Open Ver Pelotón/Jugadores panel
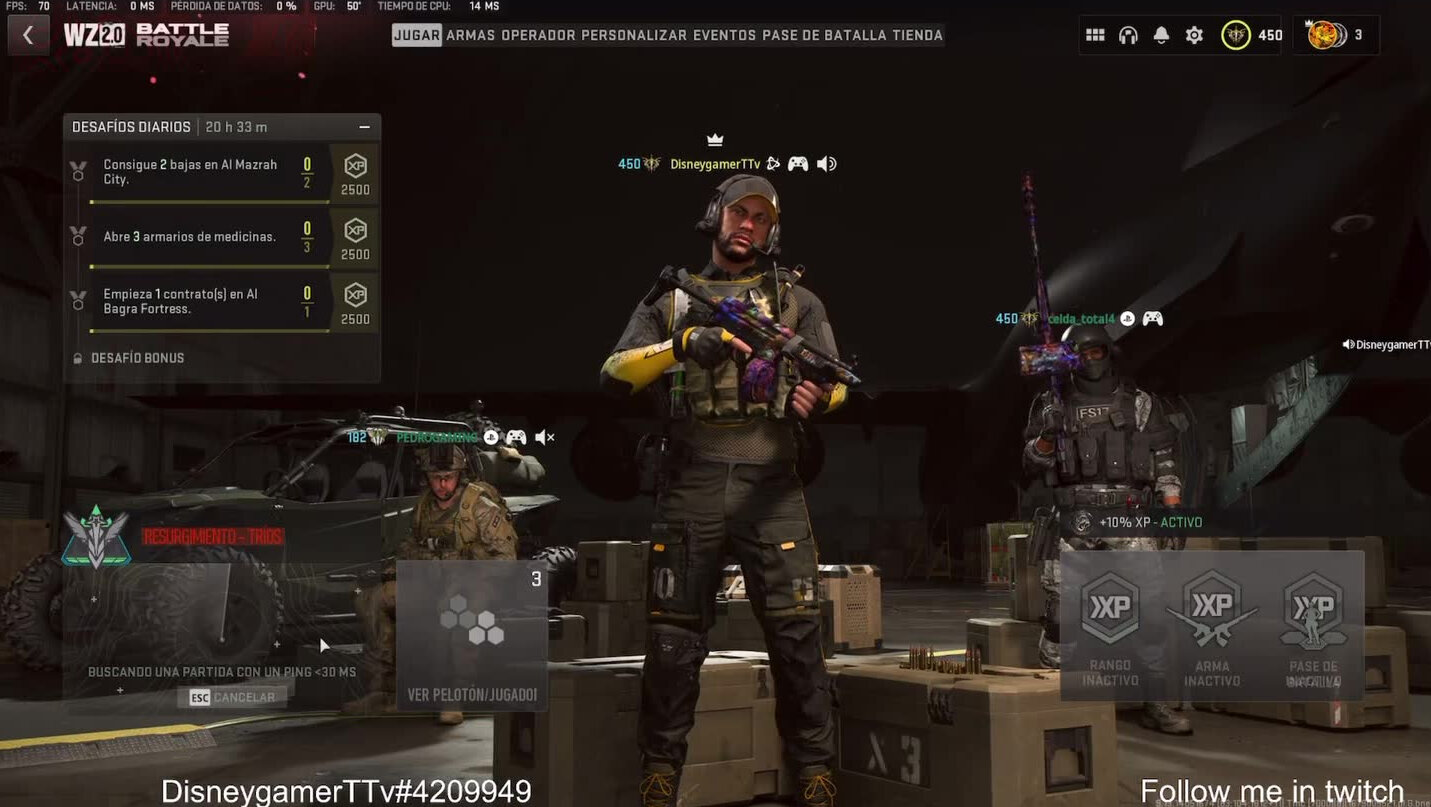1431x807 pixels. tap(472, 636)
